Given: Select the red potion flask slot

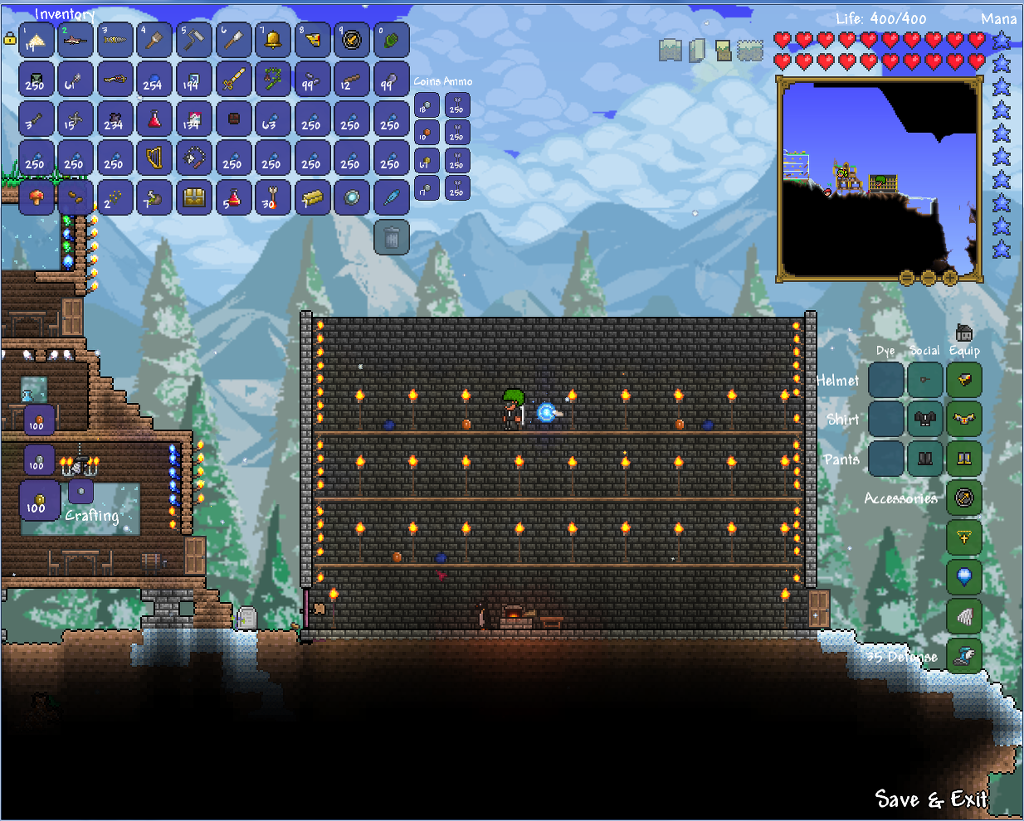Looking at the screenshot, I should (154, 120).
